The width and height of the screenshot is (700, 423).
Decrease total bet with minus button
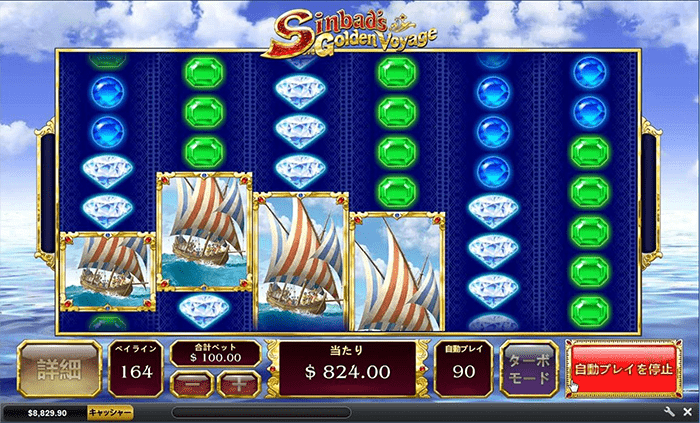(x=196, y=381)
